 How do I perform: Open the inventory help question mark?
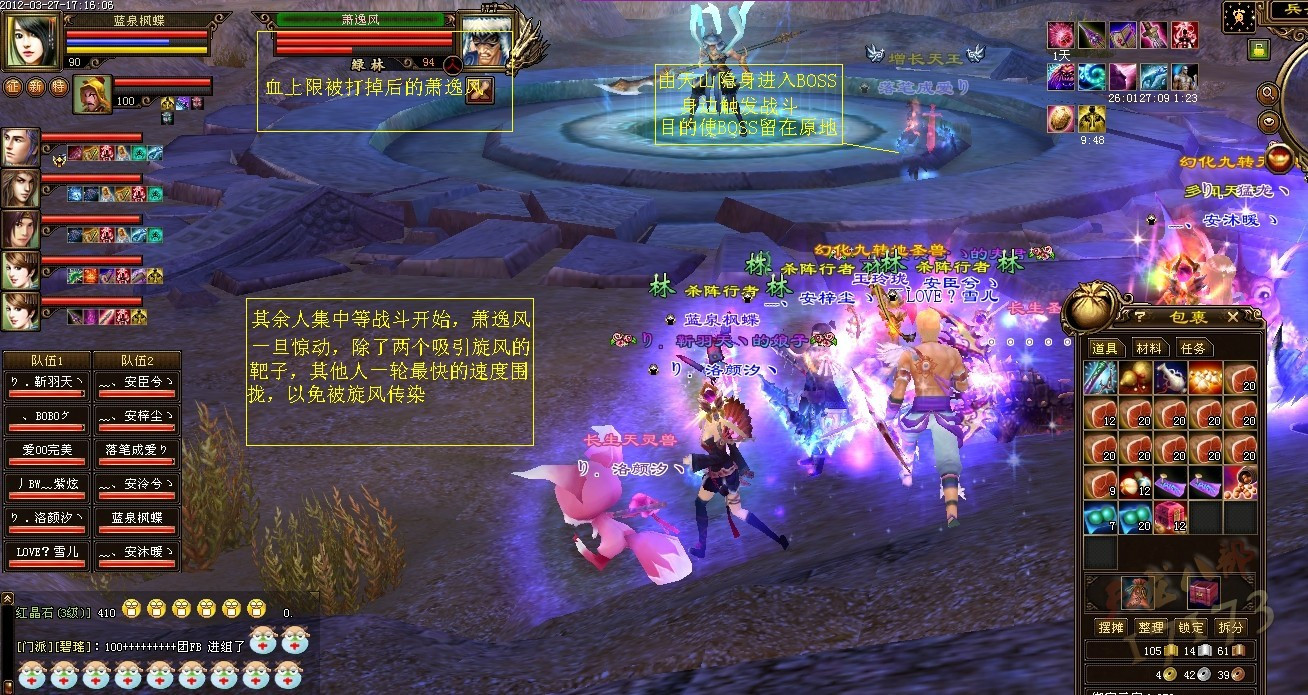1139,317
